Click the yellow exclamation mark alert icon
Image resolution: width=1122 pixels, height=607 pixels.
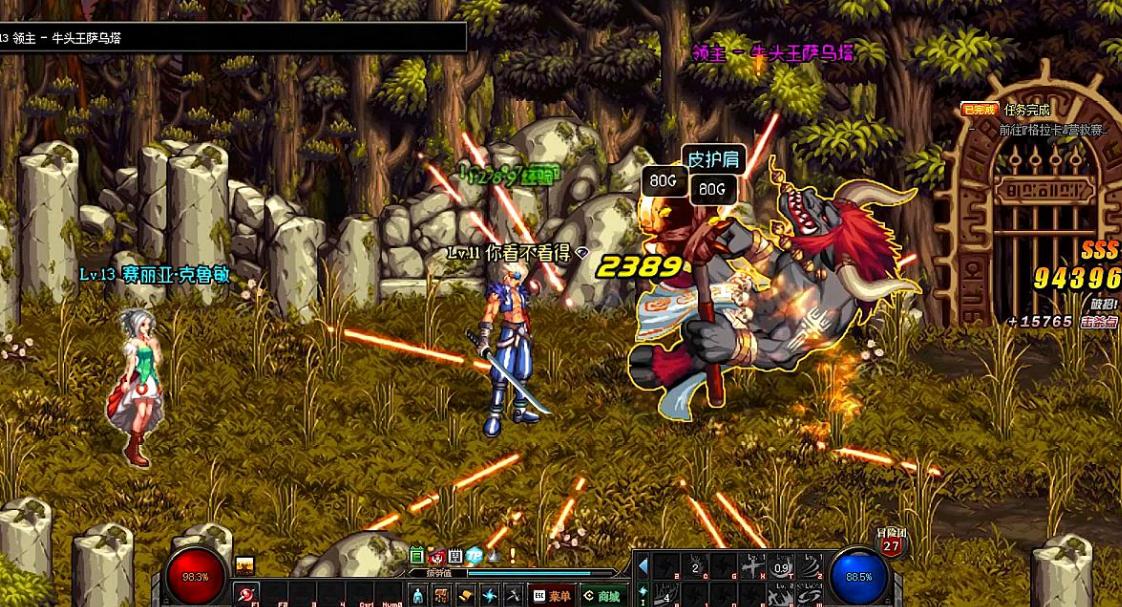click(x=512, y=556)
